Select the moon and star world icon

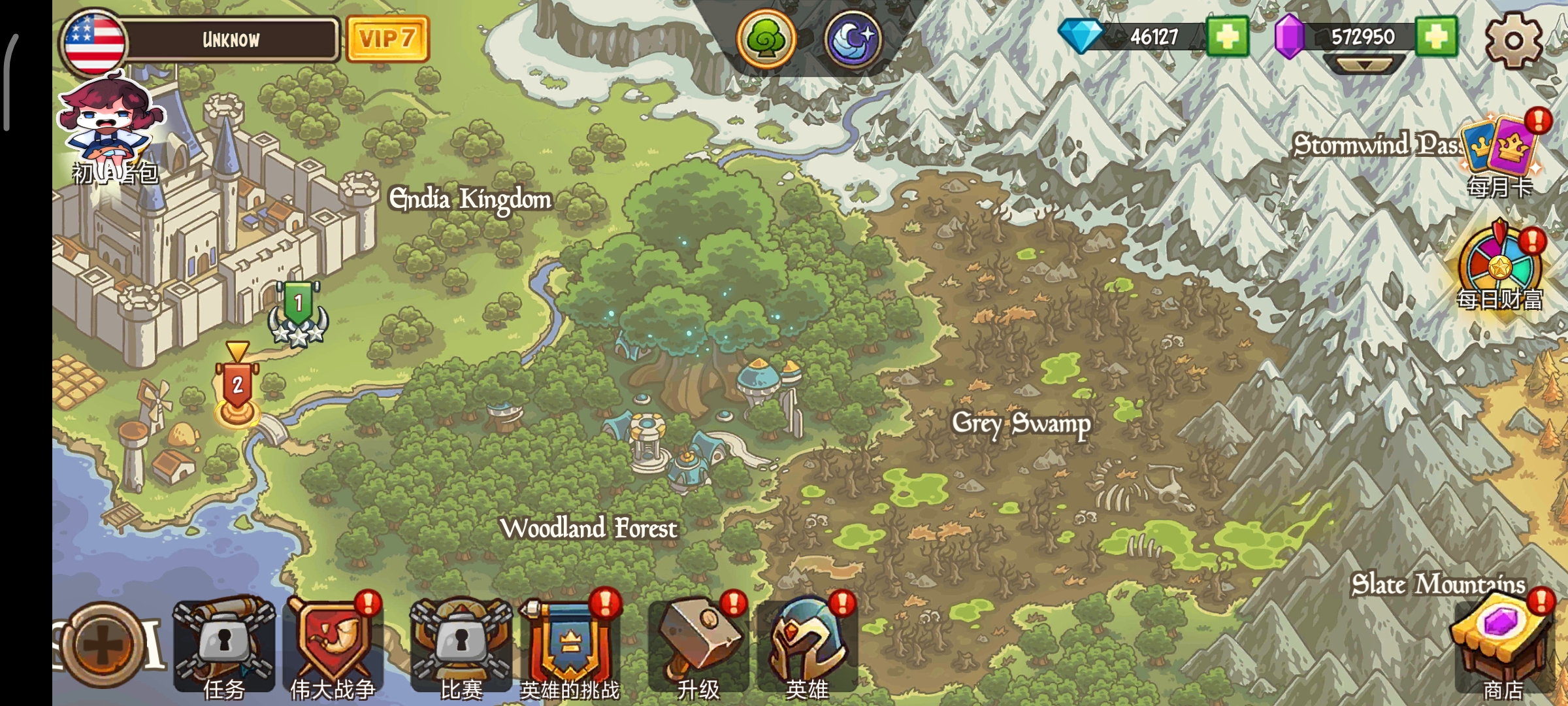pos(852,39)
